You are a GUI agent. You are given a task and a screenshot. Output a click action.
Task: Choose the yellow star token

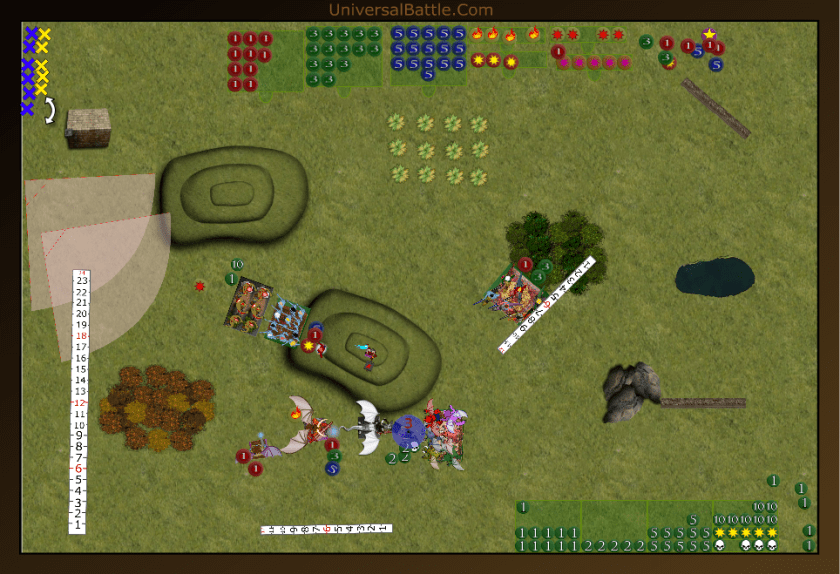coord(709,35)
